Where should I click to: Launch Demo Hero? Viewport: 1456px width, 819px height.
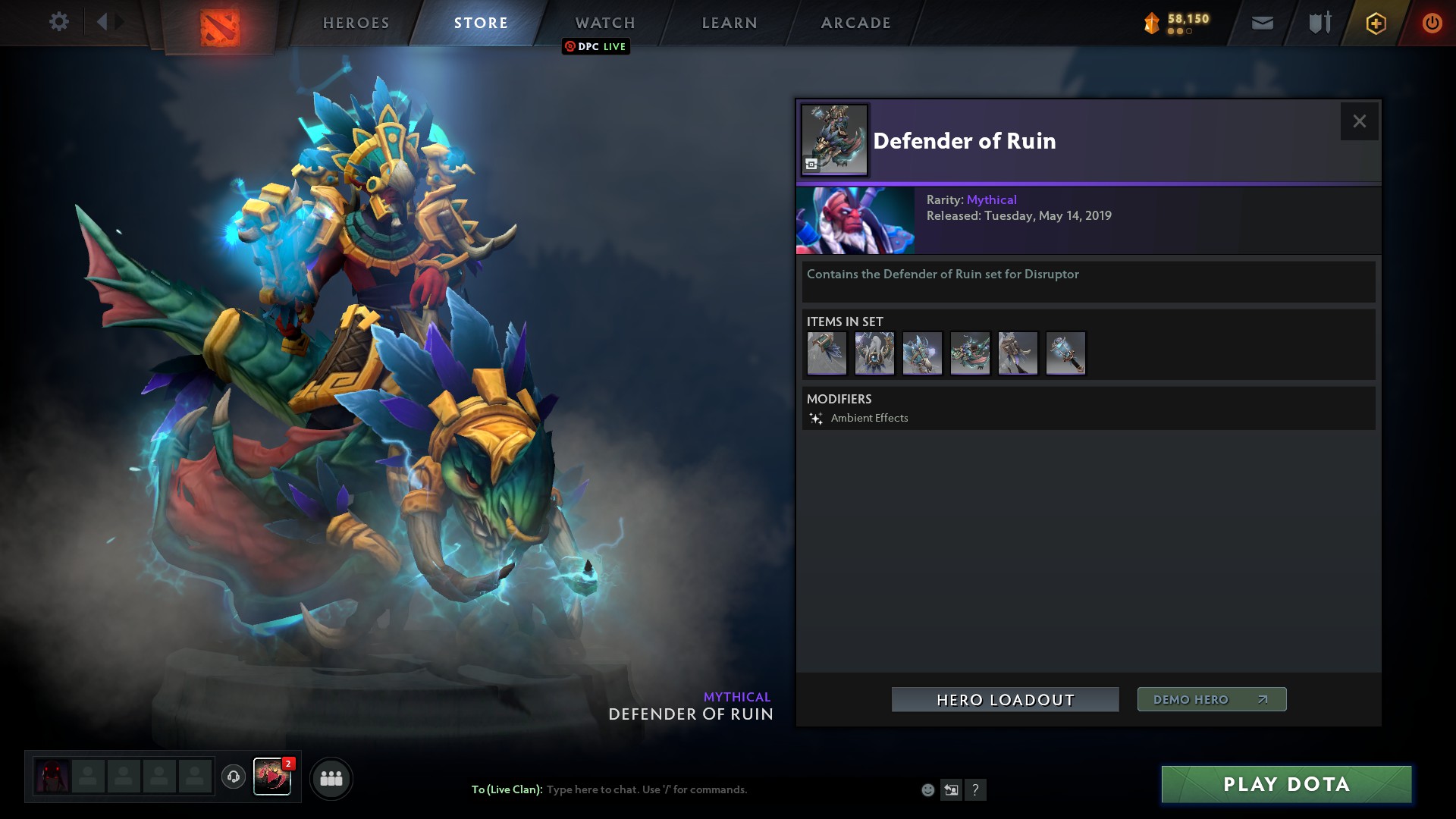[x=1211, y=699]
